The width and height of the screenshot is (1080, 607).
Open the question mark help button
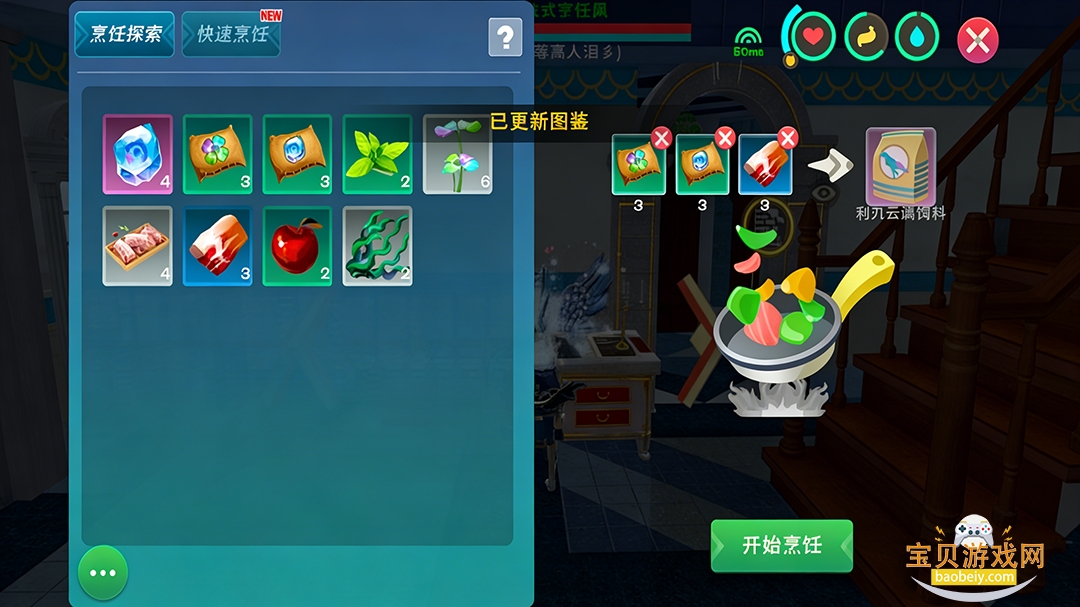pos(505,38)
